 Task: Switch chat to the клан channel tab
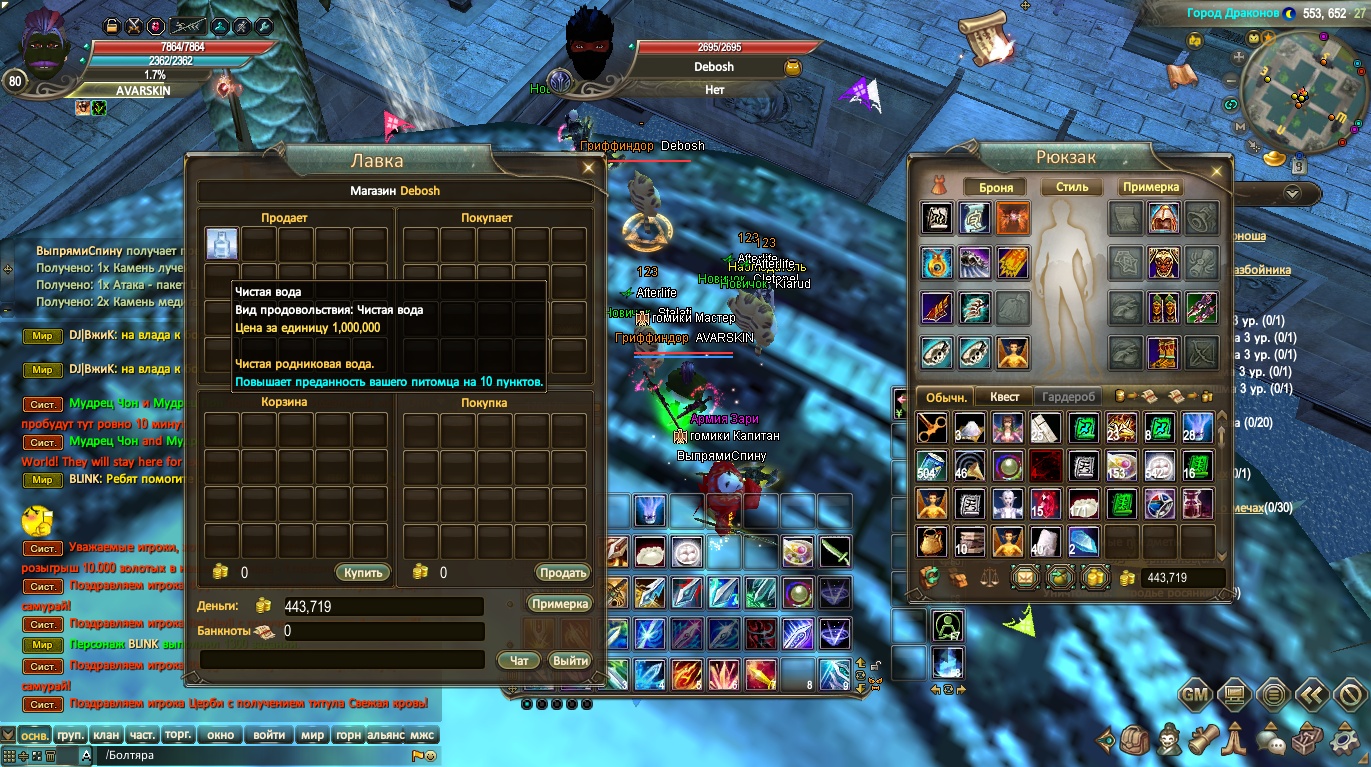click(x=106, y=735)
